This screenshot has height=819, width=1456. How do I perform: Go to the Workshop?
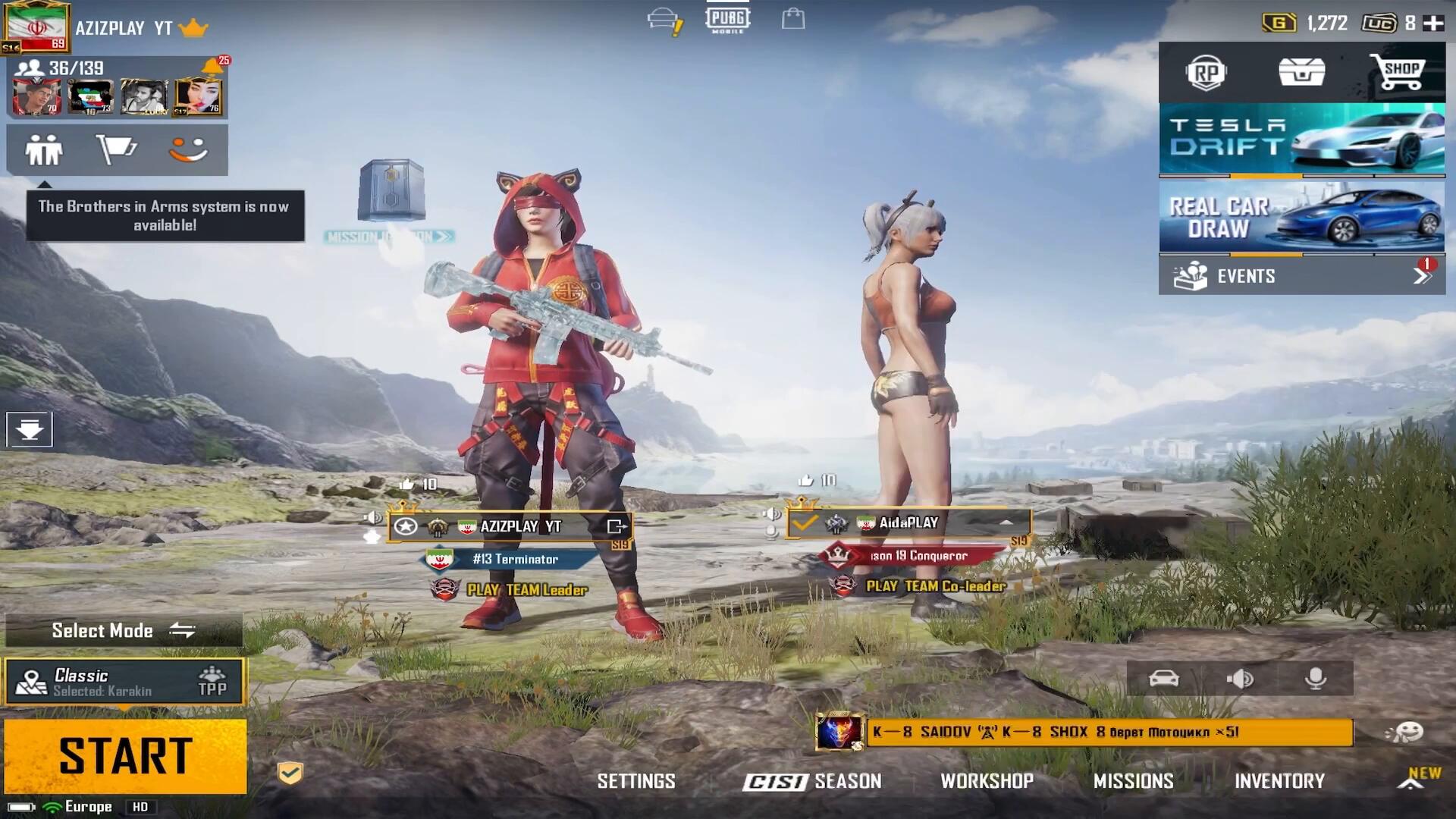pyautogui.click(x=987, y=781)
